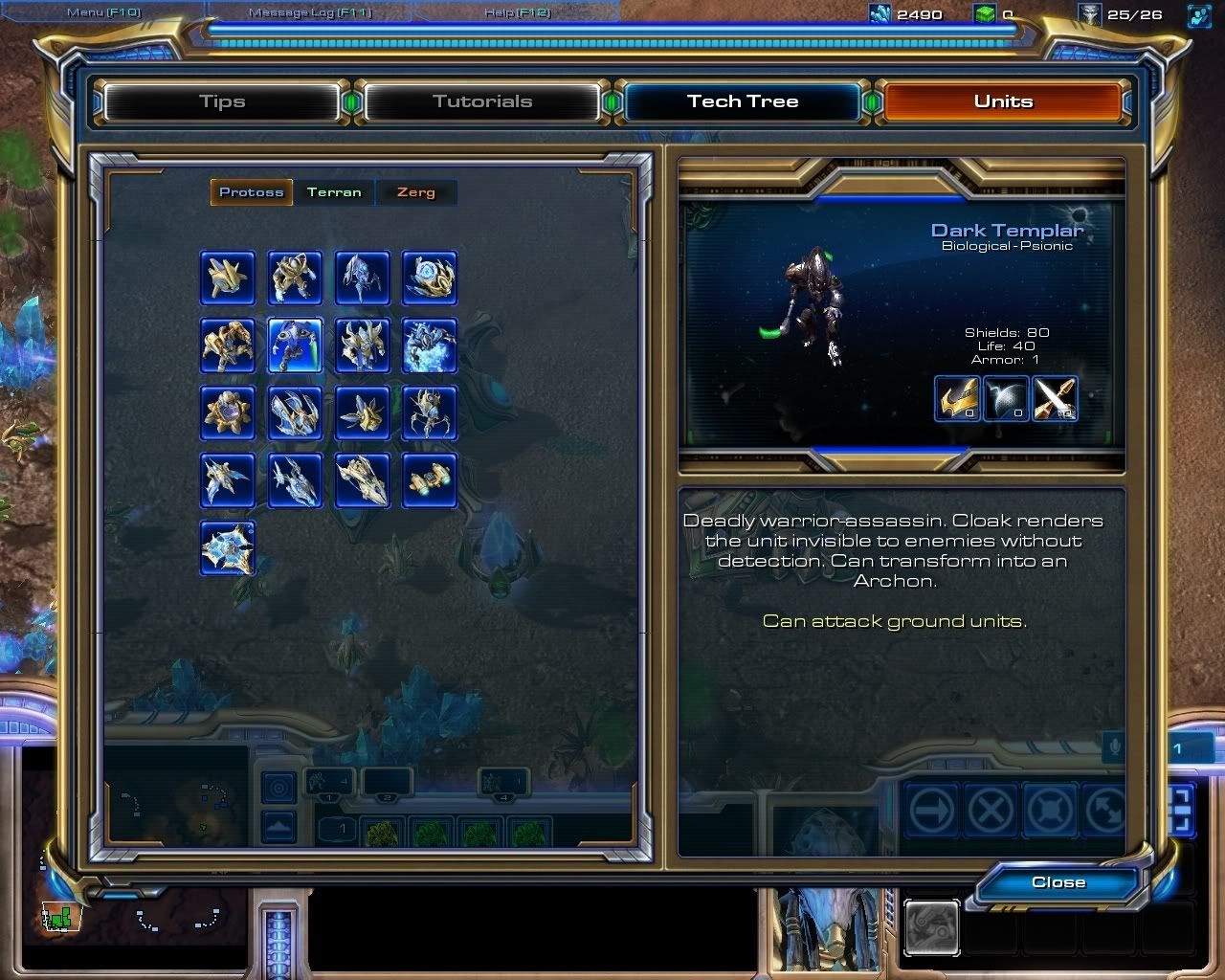This screenshot has width=1225, height=980.
Task: Open the Tech Tree tab
Action: (x=743, y=100)
